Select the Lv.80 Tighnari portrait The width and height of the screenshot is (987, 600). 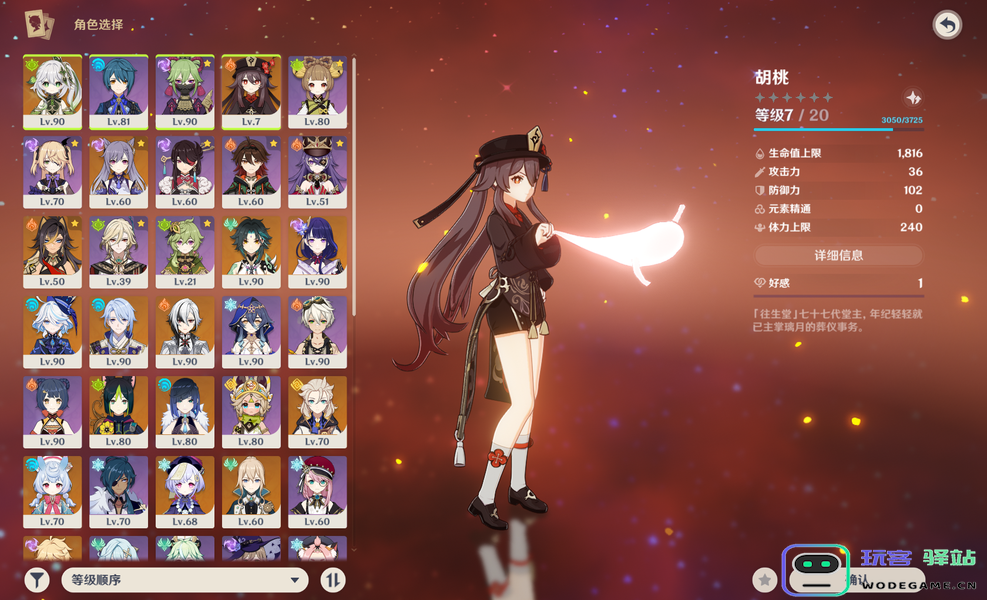pos(119,411)
